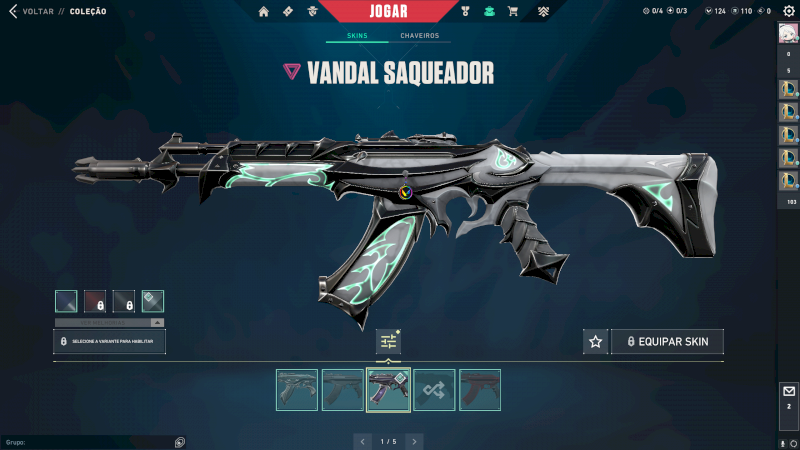Open own player avatar in social panel
This screenshot has width=800, height=450.
(788, 33)
